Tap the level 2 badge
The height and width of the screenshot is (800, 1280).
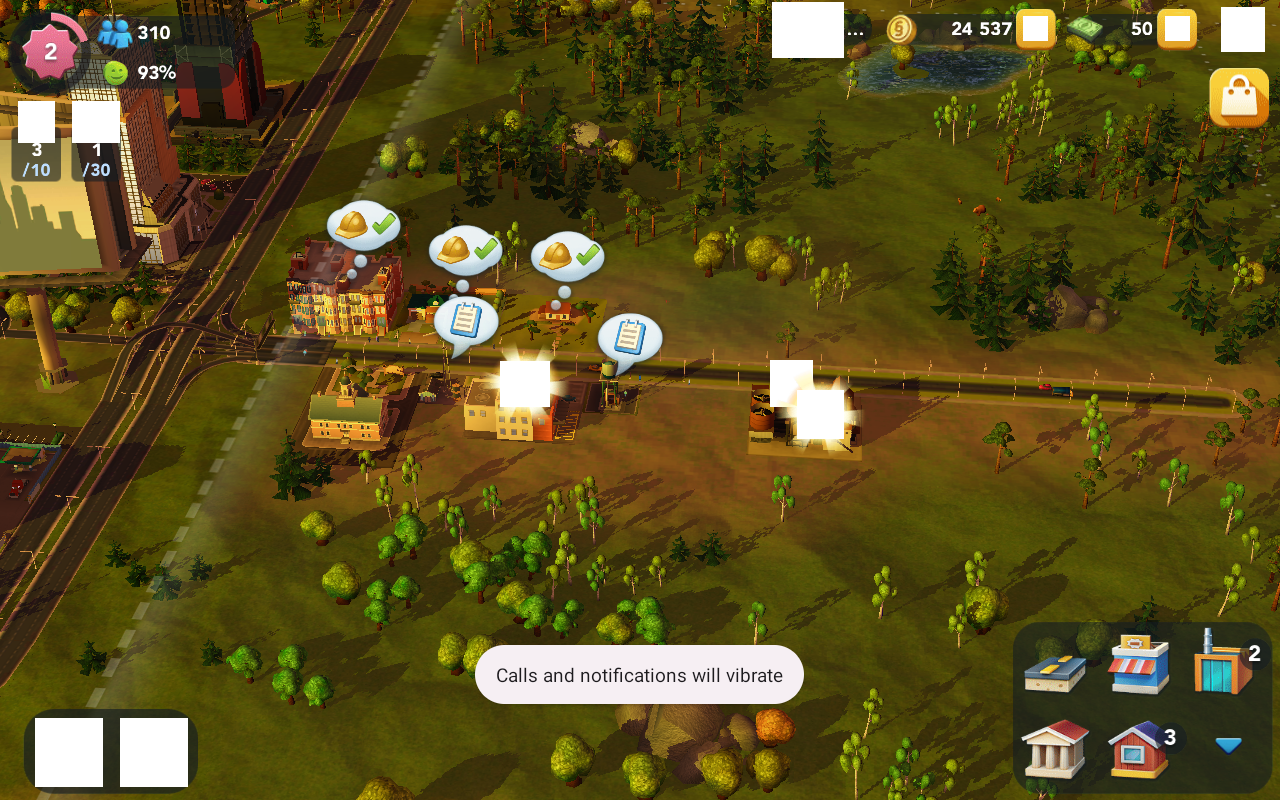(50, 52)
